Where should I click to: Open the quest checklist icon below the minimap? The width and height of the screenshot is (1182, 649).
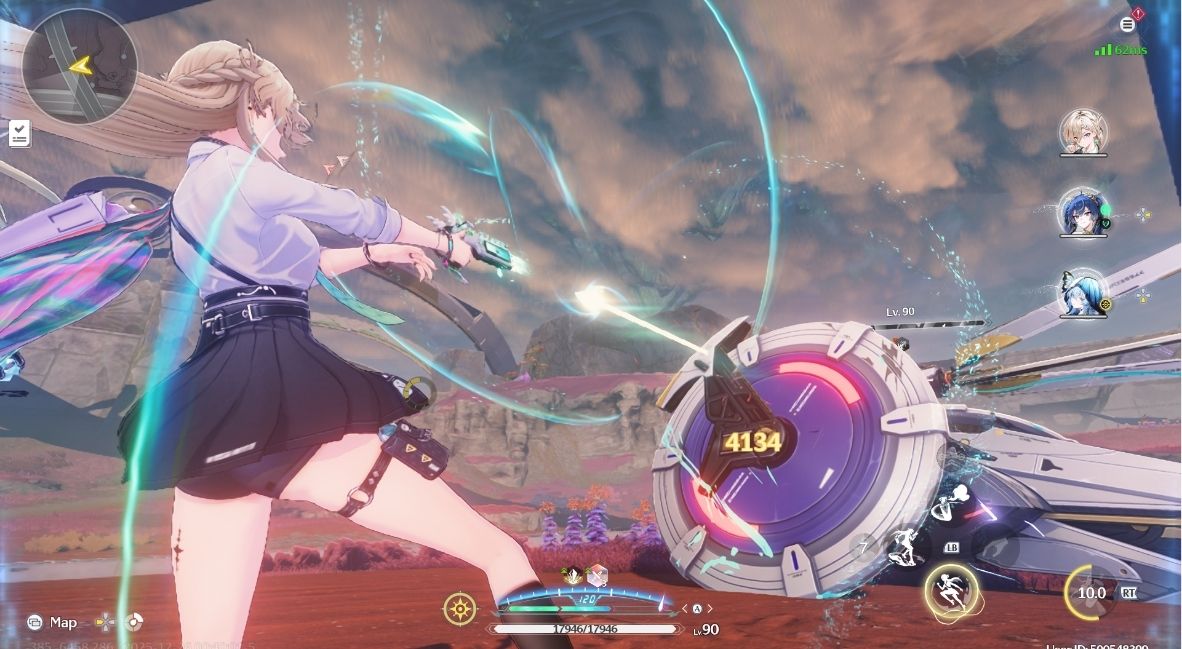(18, 133)
